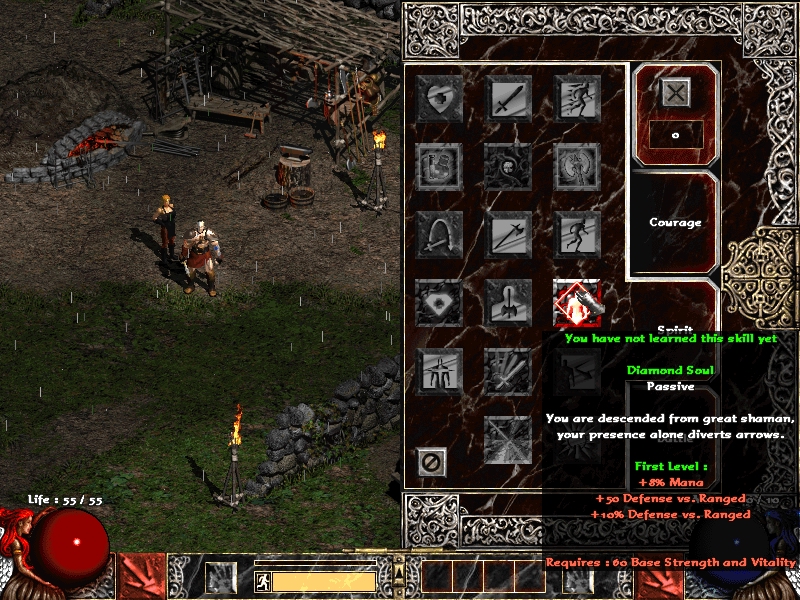800x600 pixels.
Task: Select the upright axe skill icon
Action: [x=508, y=302]
